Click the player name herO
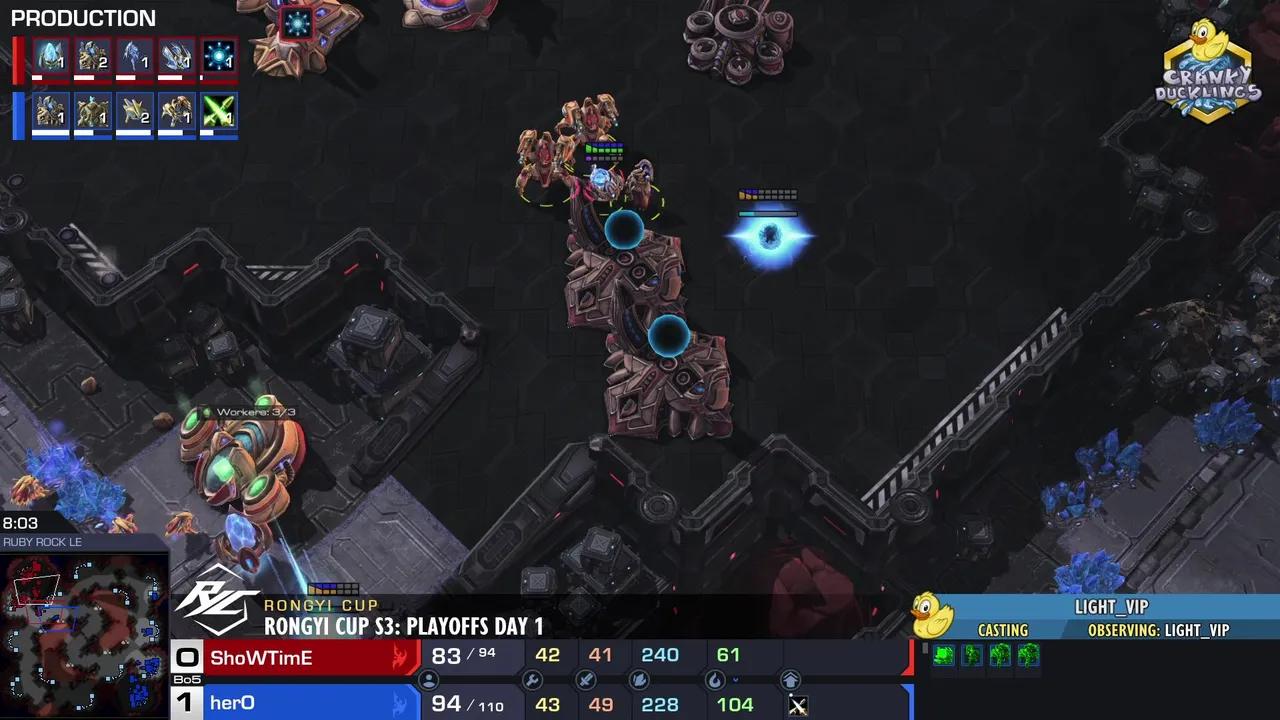Image resolution: width=1280 pixels, height=720 pixels. click(x=232, y=703)
